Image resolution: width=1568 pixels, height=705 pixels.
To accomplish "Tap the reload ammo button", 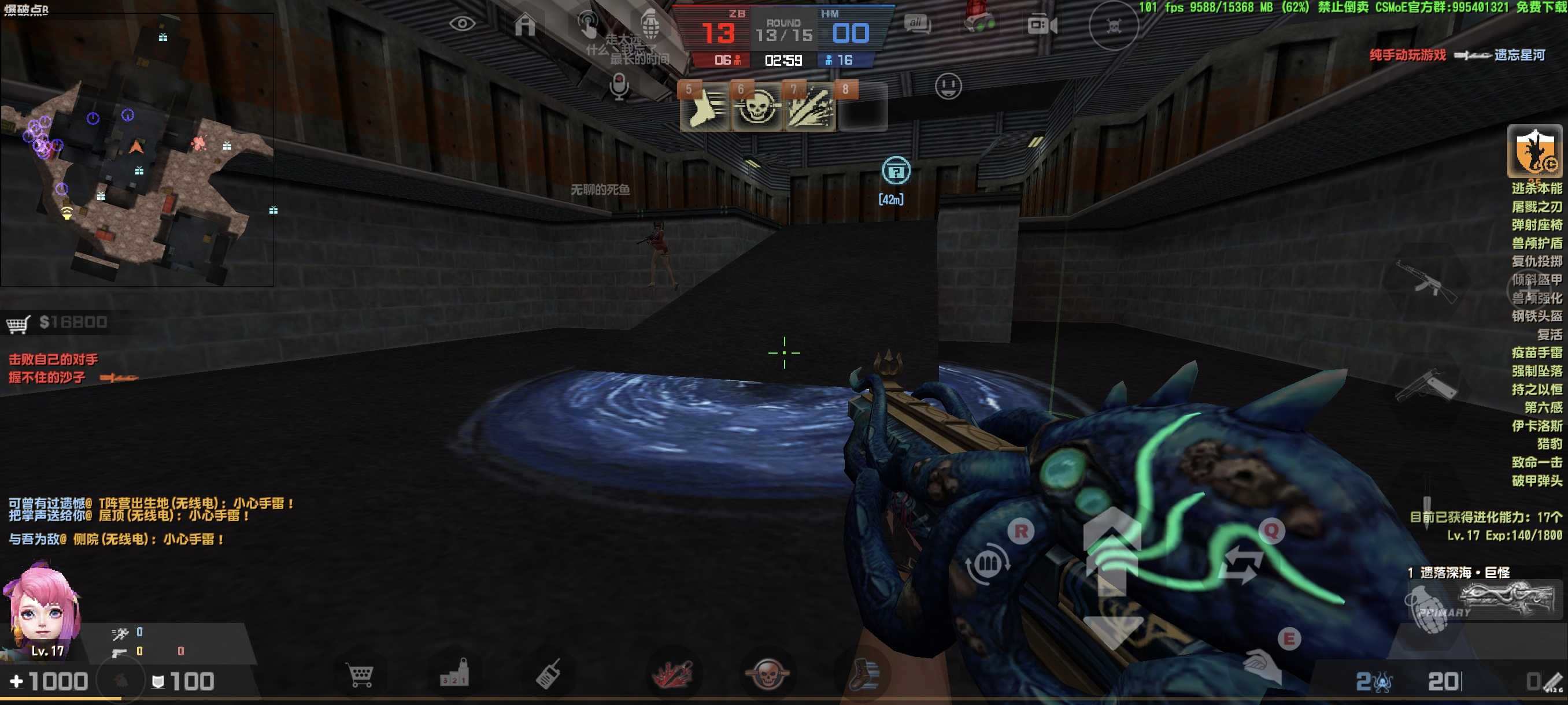I will click(x=988, y=565).
